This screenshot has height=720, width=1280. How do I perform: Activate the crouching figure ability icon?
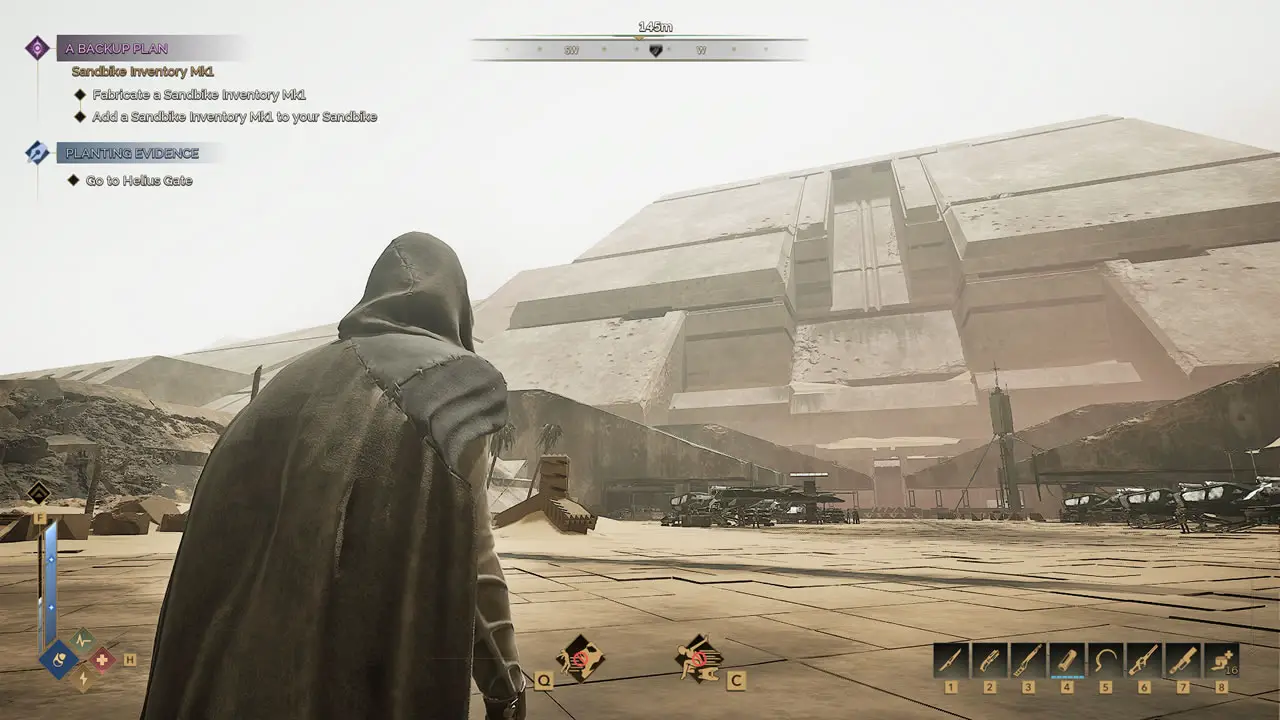click(x=699, y=658)
